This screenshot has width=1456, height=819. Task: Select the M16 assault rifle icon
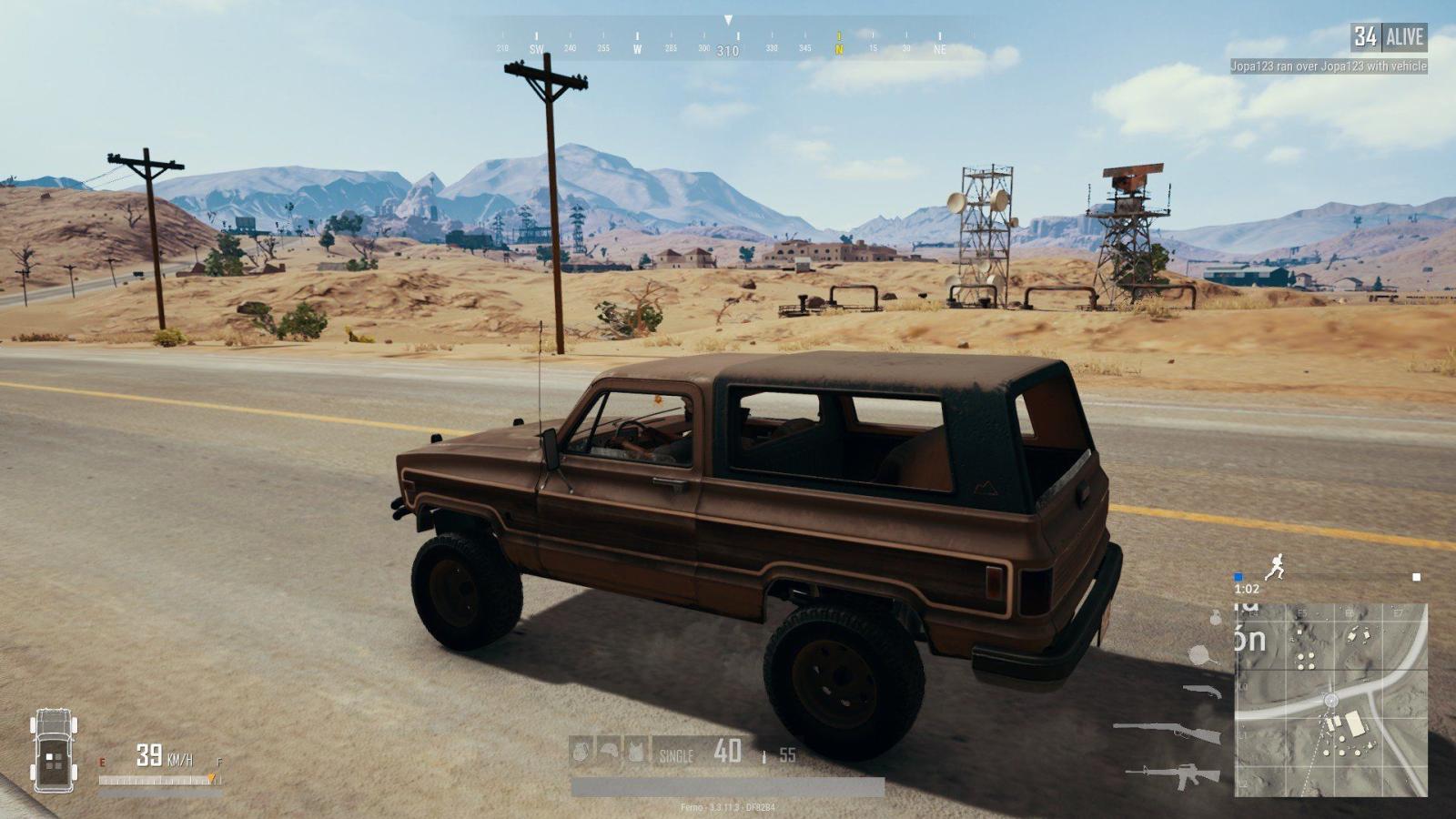point(1174,774)
